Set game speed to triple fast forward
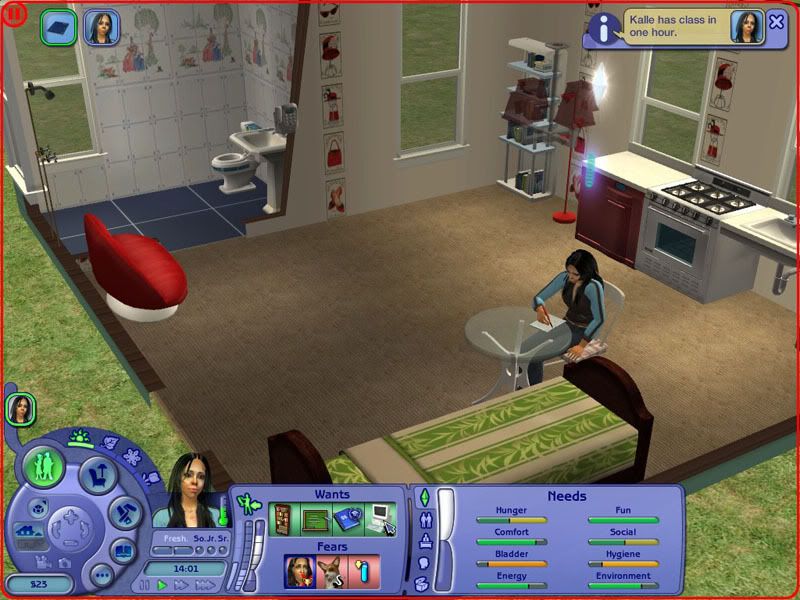This screenshot has height=600, width=800. pyautogui.click(x=205, y=585)
